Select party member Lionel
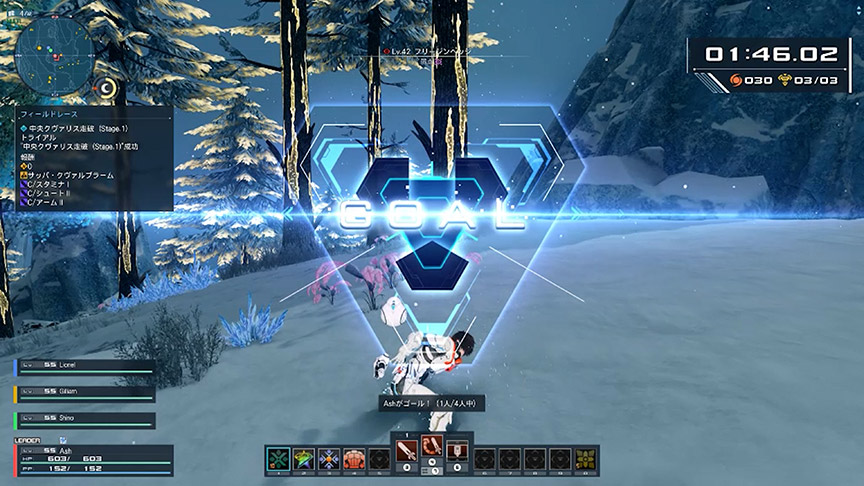The height and width of the screenshot is (486, 864). (x=85, y=368)
